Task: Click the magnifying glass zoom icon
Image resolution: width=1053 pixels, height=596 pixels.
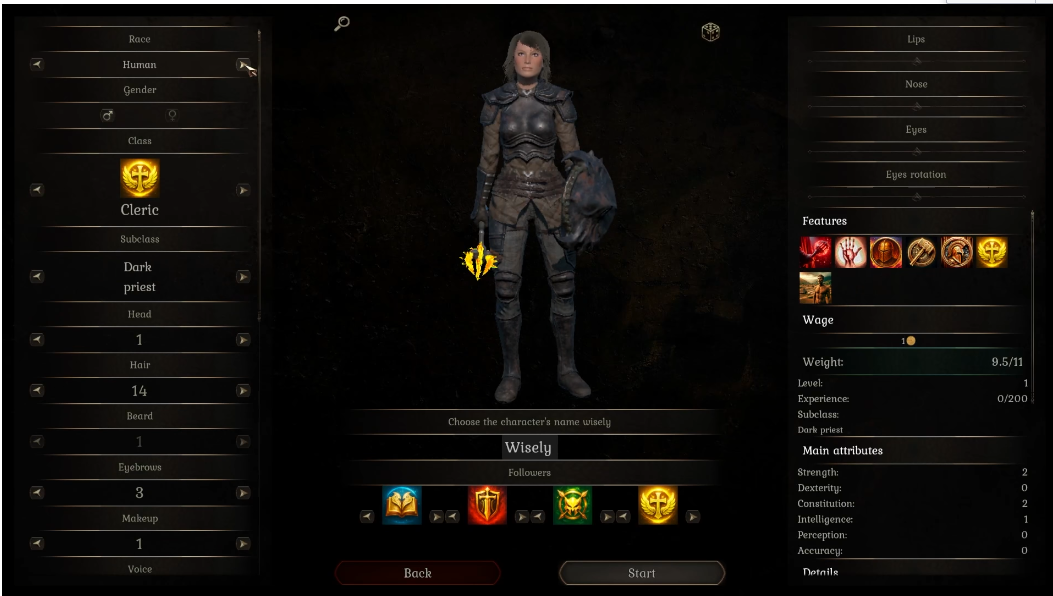Action: click(342, 24)
